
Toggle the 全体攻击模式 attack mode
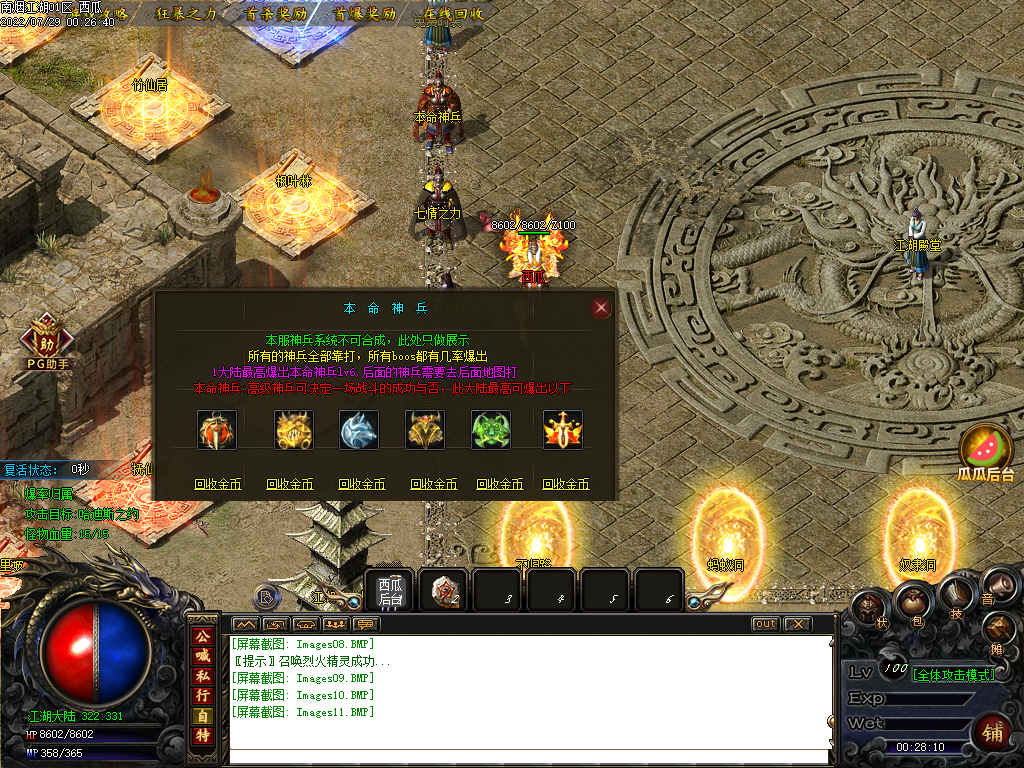(954, 675)
